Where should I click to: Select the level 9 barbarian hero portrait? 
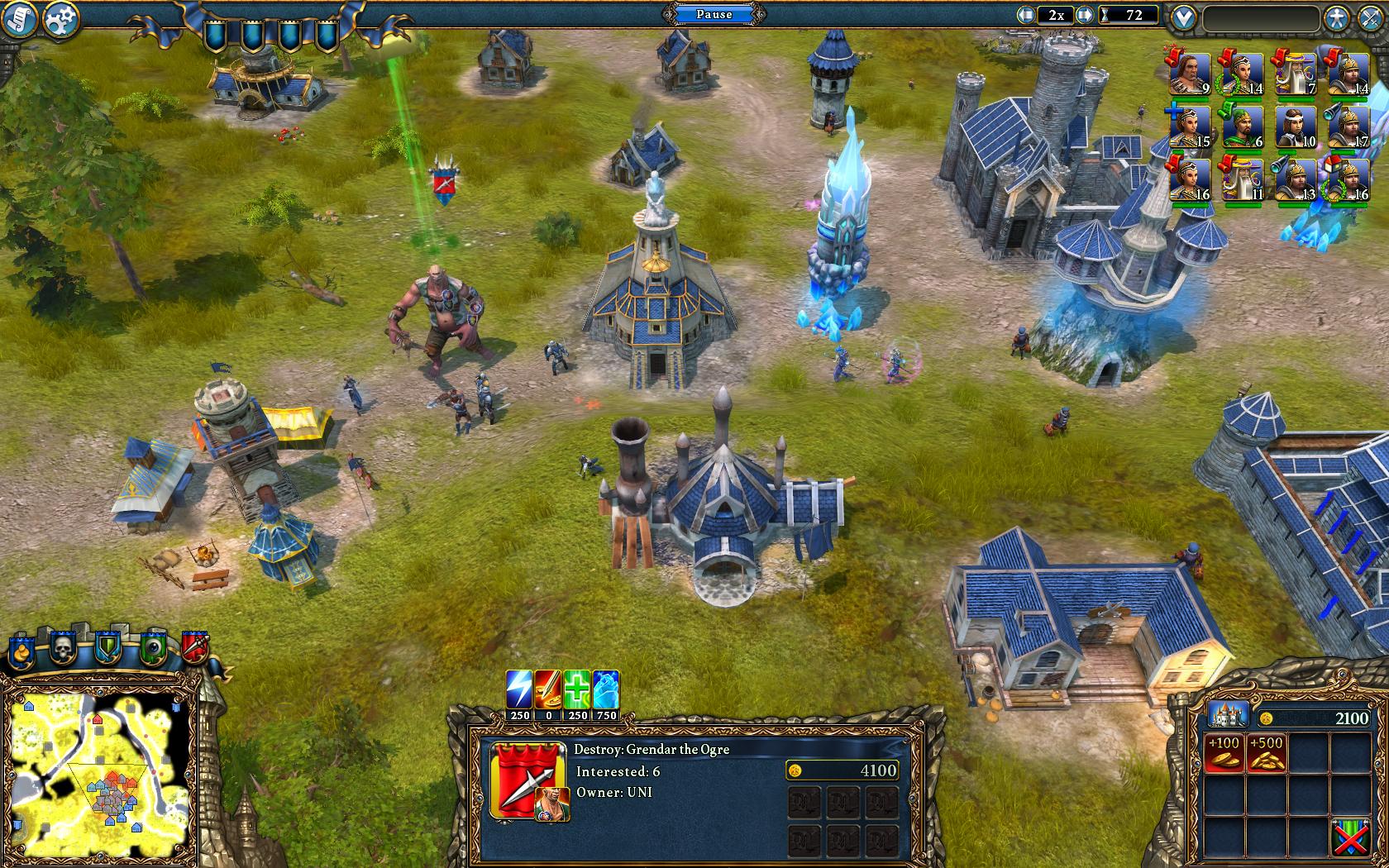point(1189,75)
